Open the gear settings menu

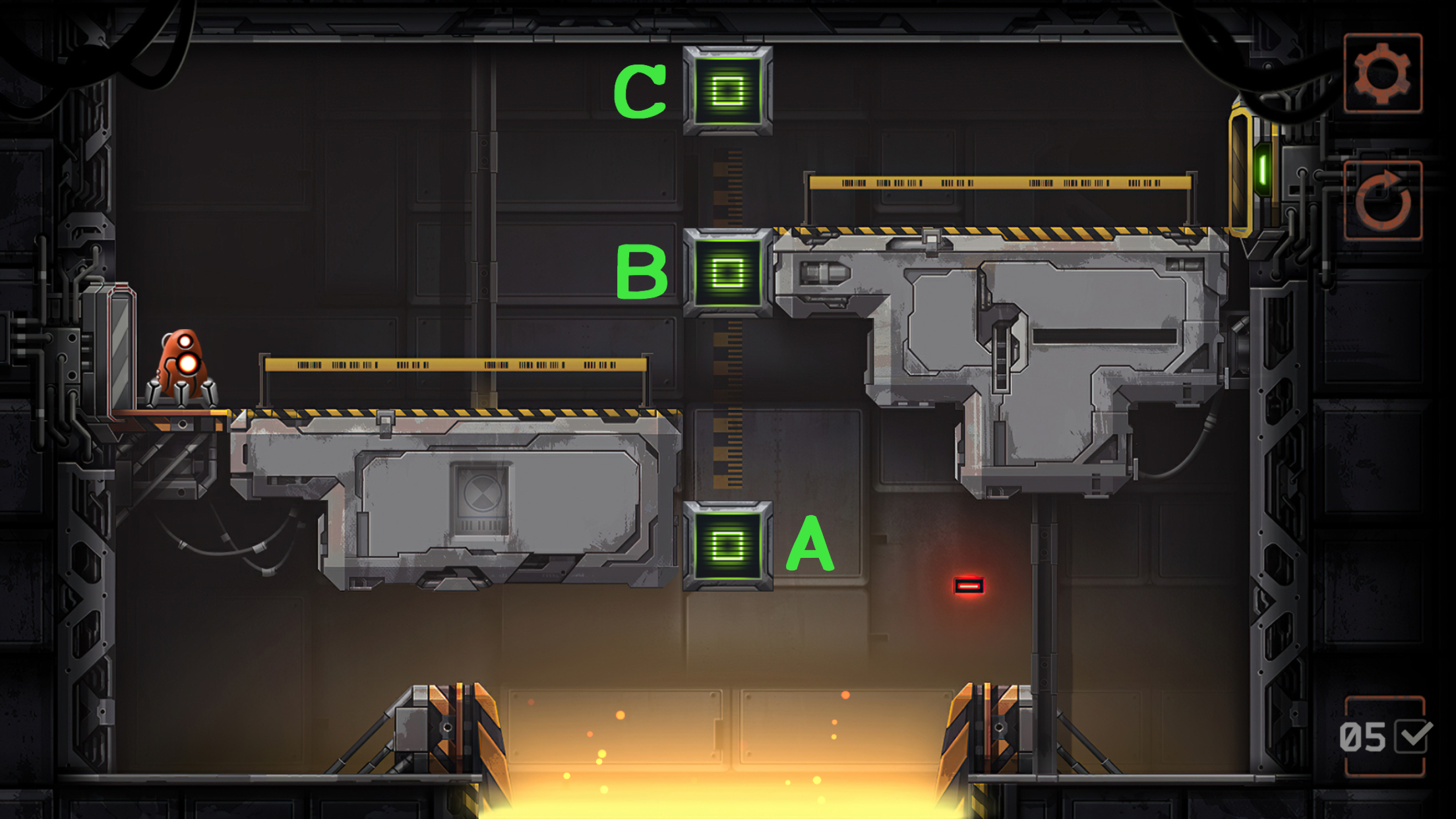click(x=1383, y=73)
